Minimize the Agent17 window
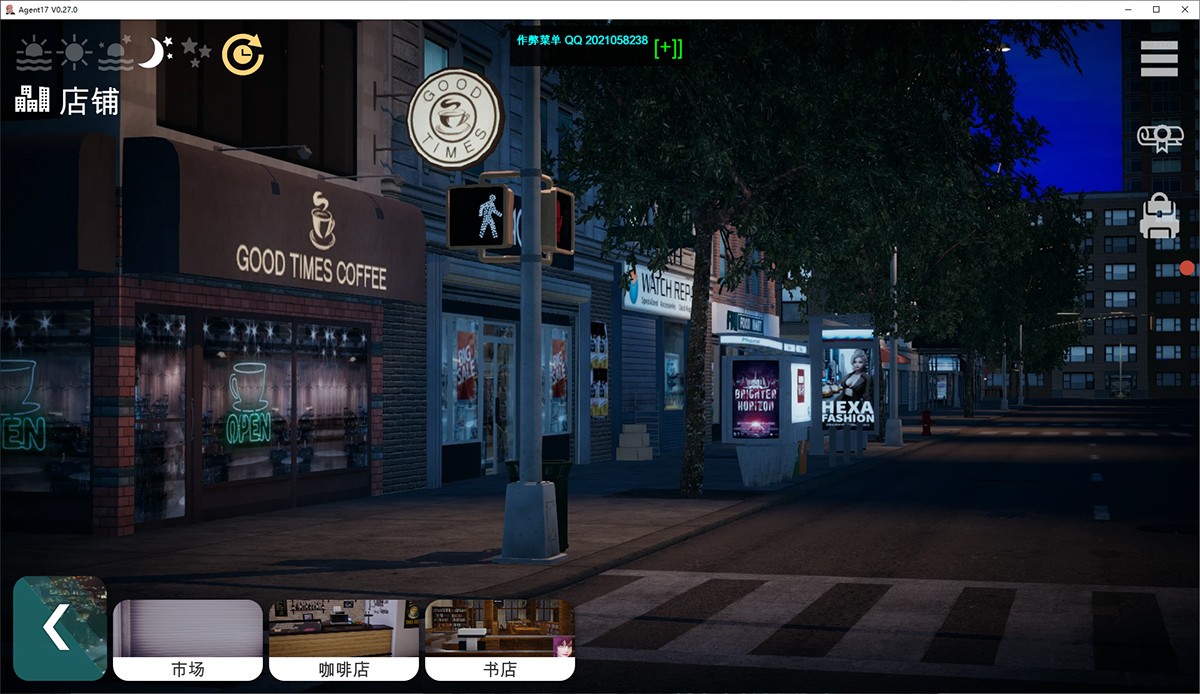Screen dimensions: 1200x694 [x=1128, y=9]
